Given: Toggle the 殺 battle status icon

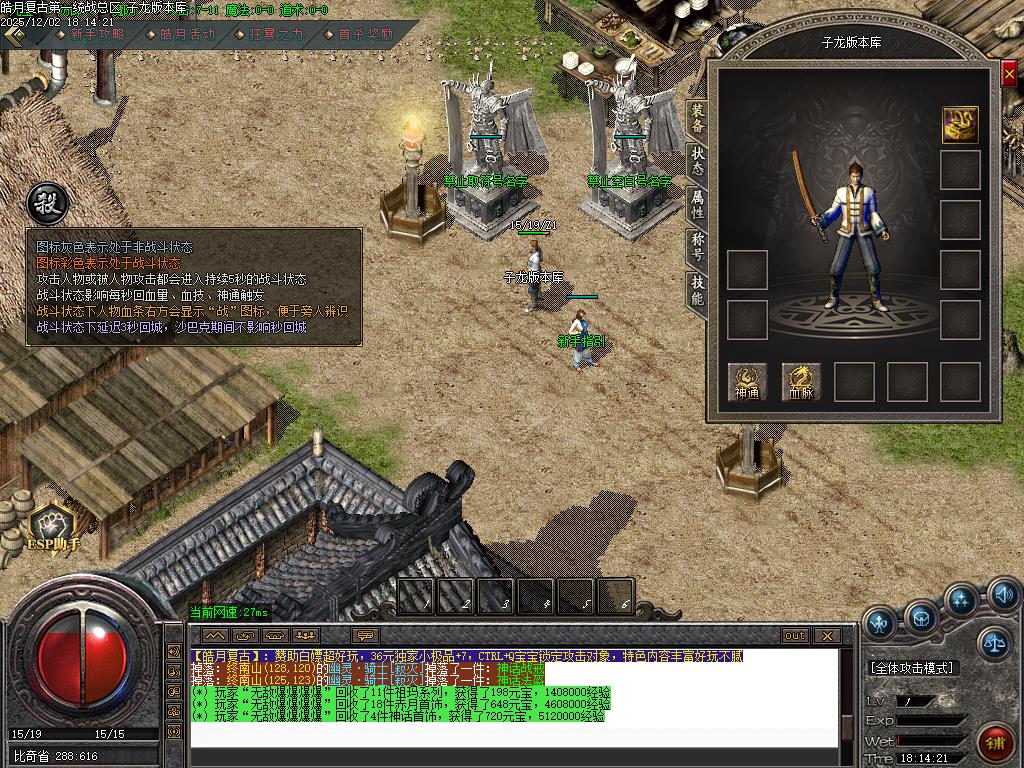Looking at the screenshot, I should pyautogui.click(x=45, y=203).
